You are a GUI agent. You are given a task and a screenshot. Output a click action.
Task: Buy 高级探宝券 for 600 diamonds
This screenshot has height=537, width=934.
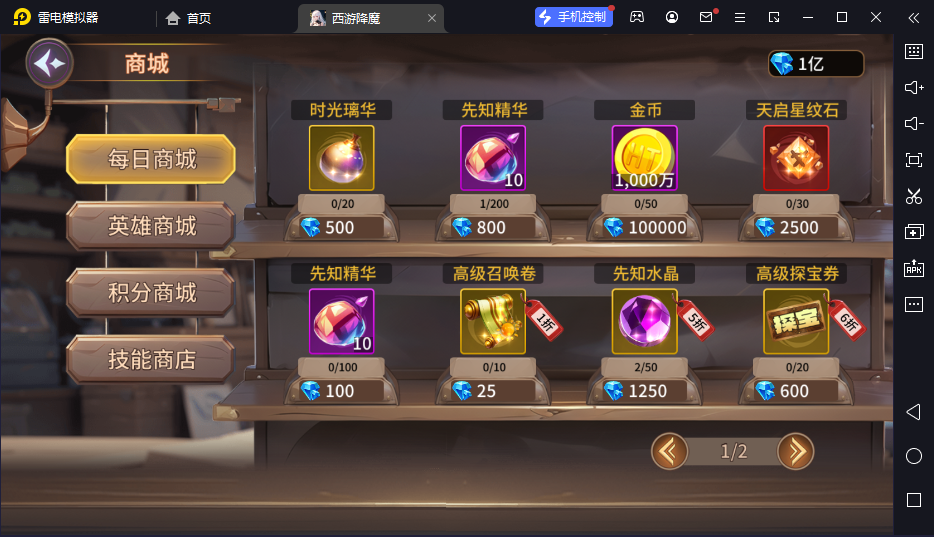pos(796,391)
